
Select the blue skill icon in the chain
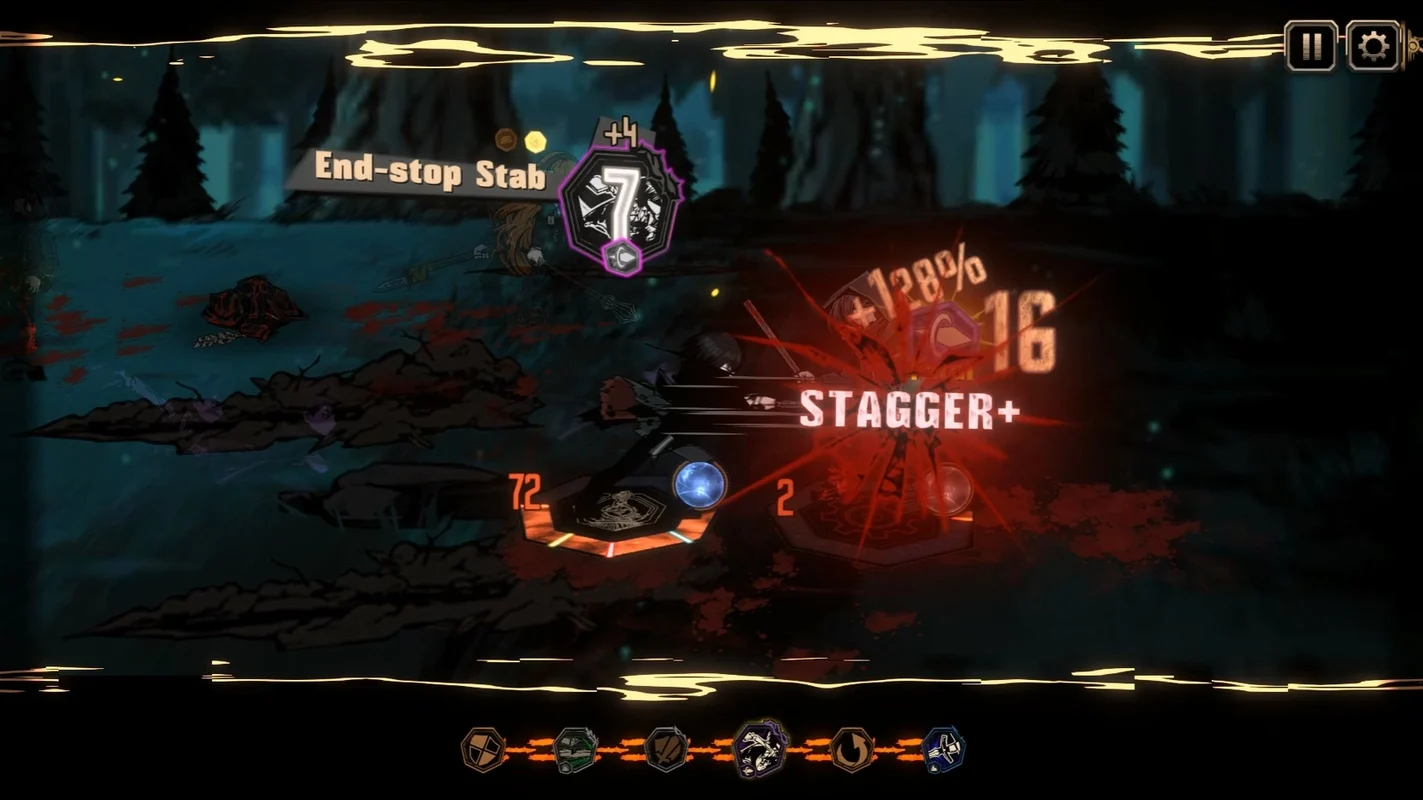pyautogui.click(x=943, y=749)
